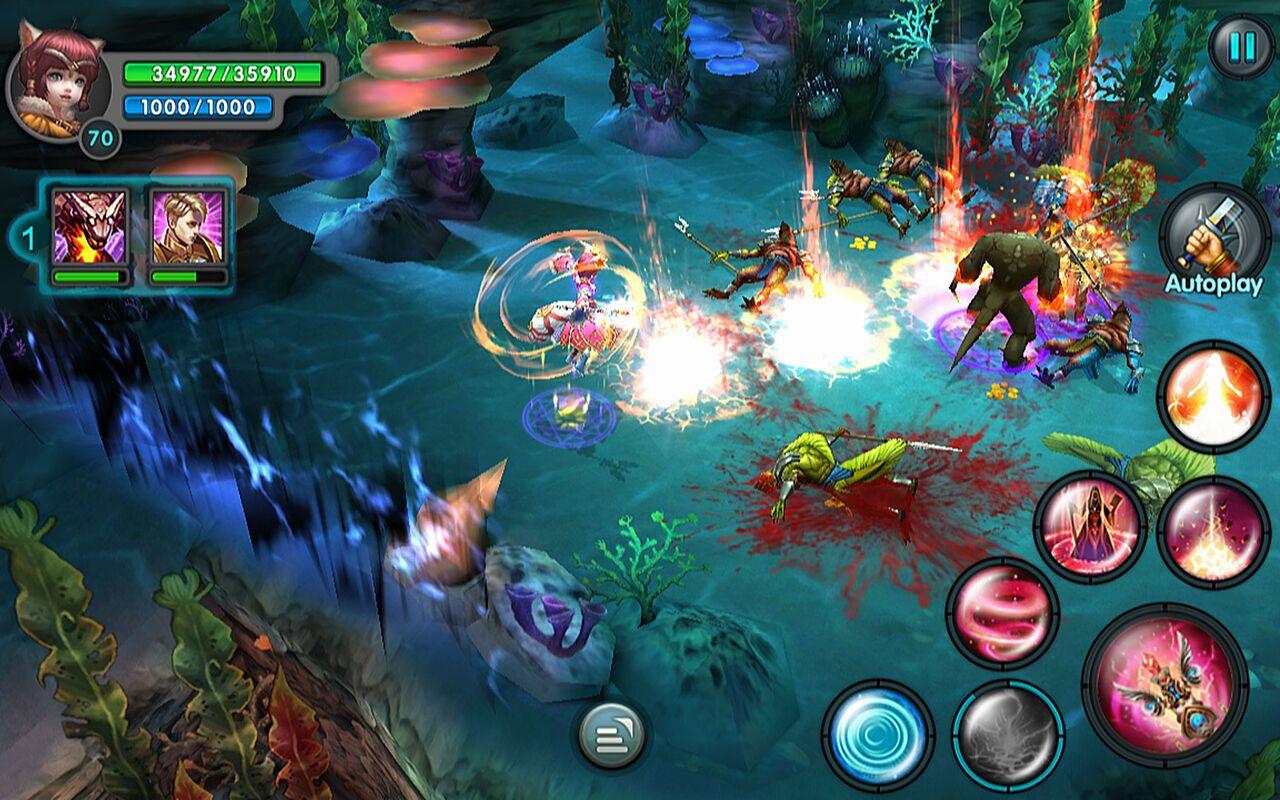Trigger the pink whirlwind spin skill

pyautogui.click(x=1003, y=613)
